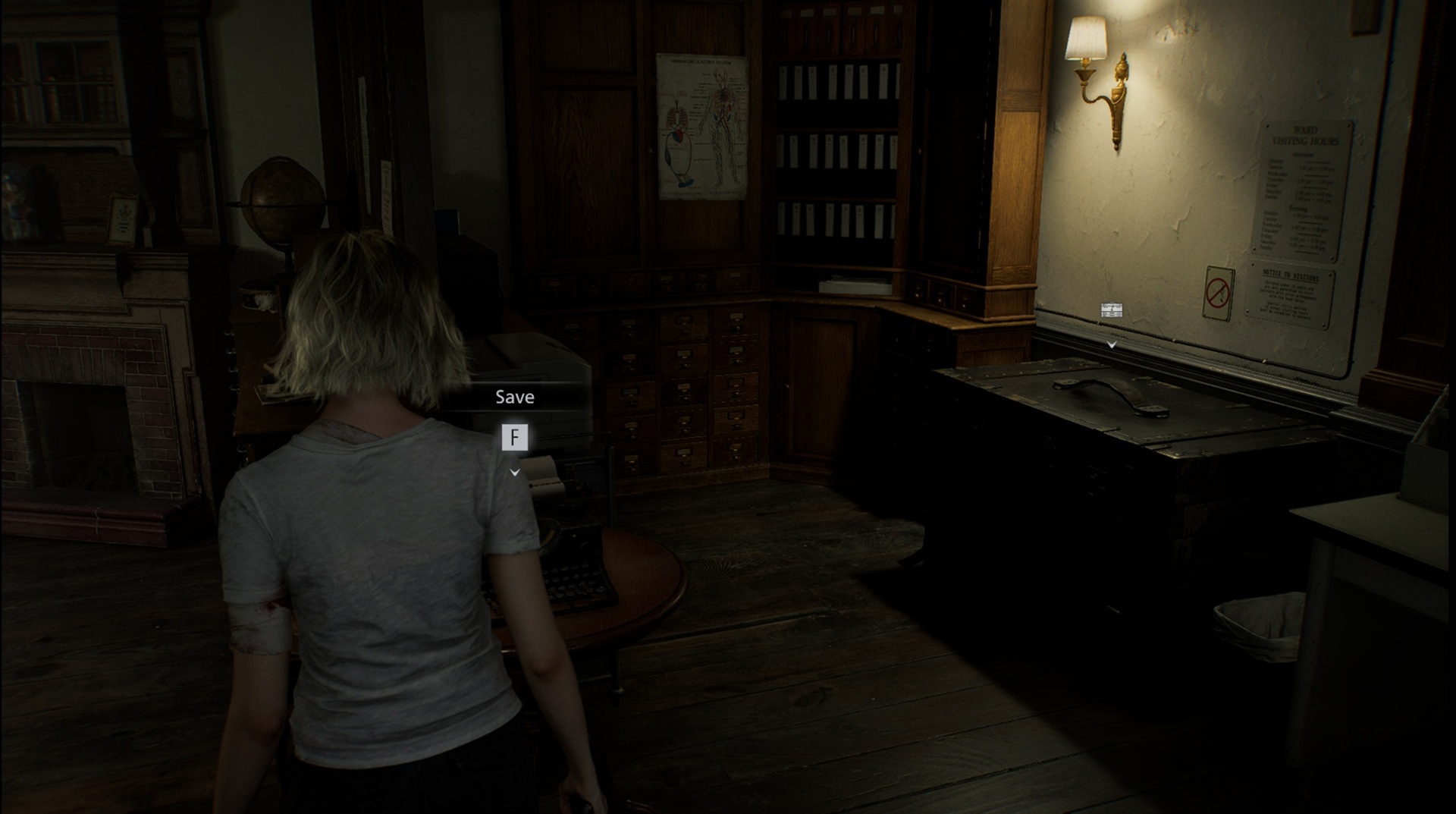The image size is (1456, 814).
Task: Toggle the chevron below the F key prompt
Action: [516, 472]
